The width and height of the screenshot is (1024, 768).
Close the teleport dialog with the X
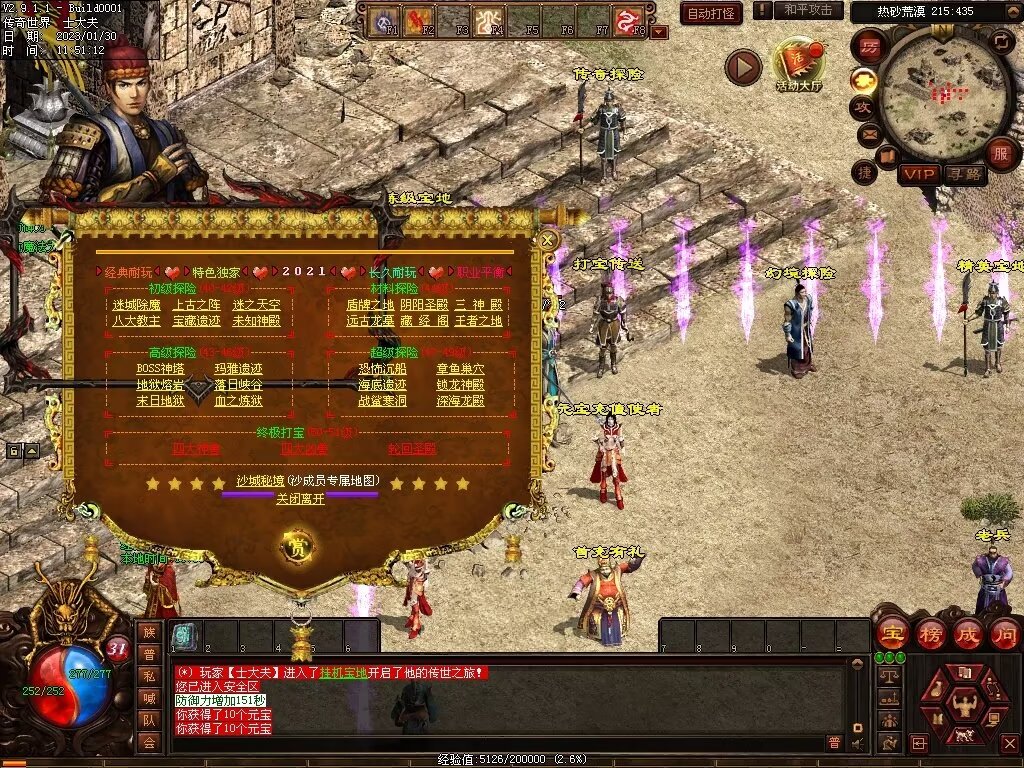(547, 240)
